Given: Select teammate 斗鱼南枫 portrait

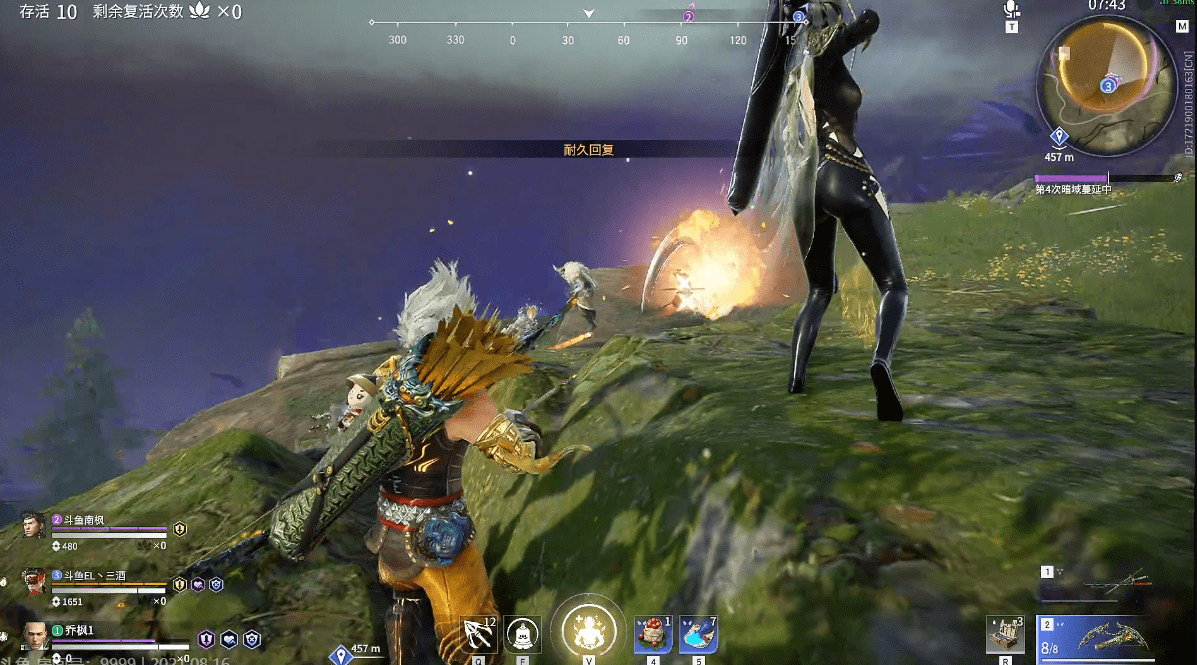Looking at the screenshot, I should point(34,527).
